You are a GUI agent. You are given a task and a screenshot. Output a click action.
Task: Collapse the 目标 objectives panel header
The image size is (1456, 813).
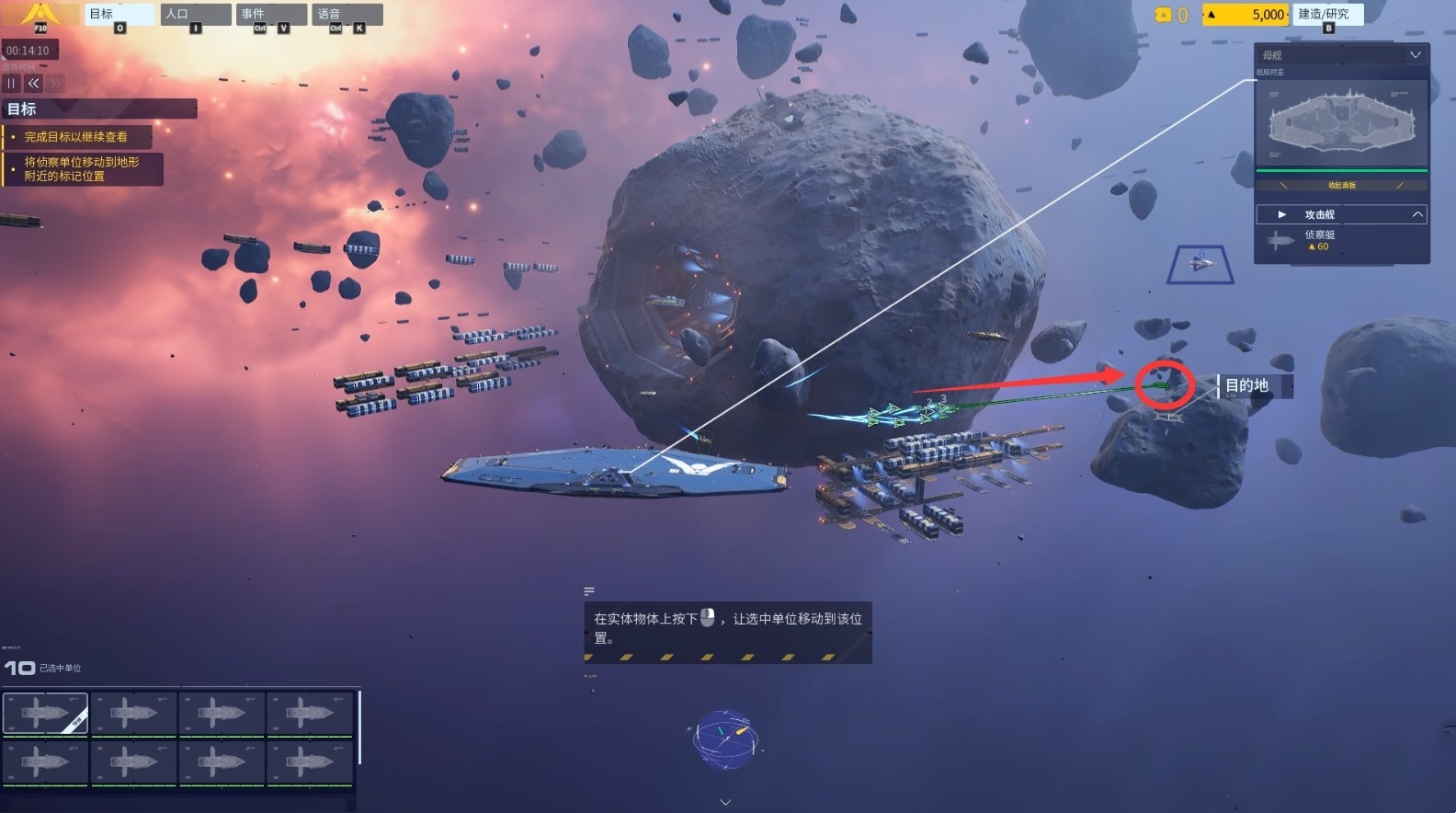(x=99, y=109)
